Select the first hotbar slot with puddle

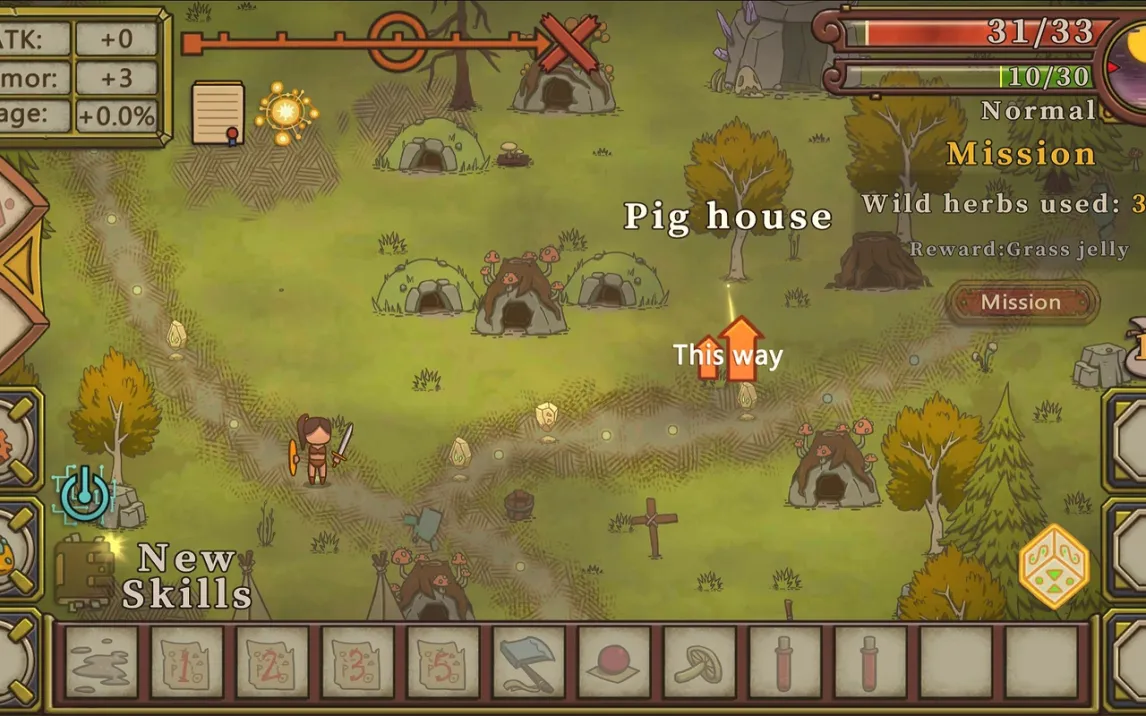(x=101, y=662)
